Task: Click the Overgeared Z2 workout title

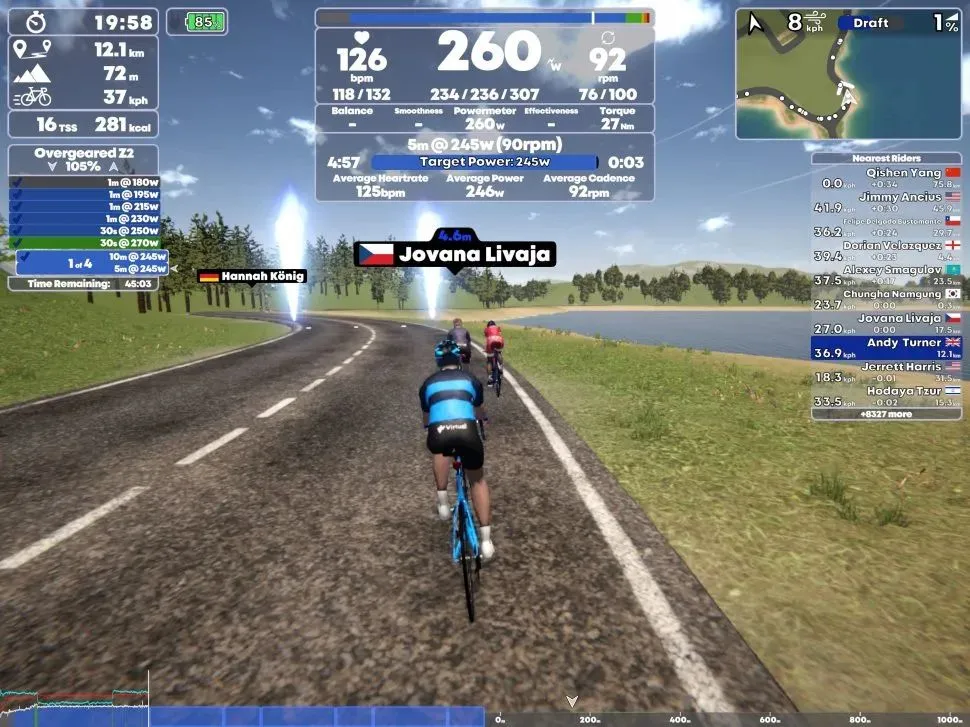Action: (x=83, y=153)
